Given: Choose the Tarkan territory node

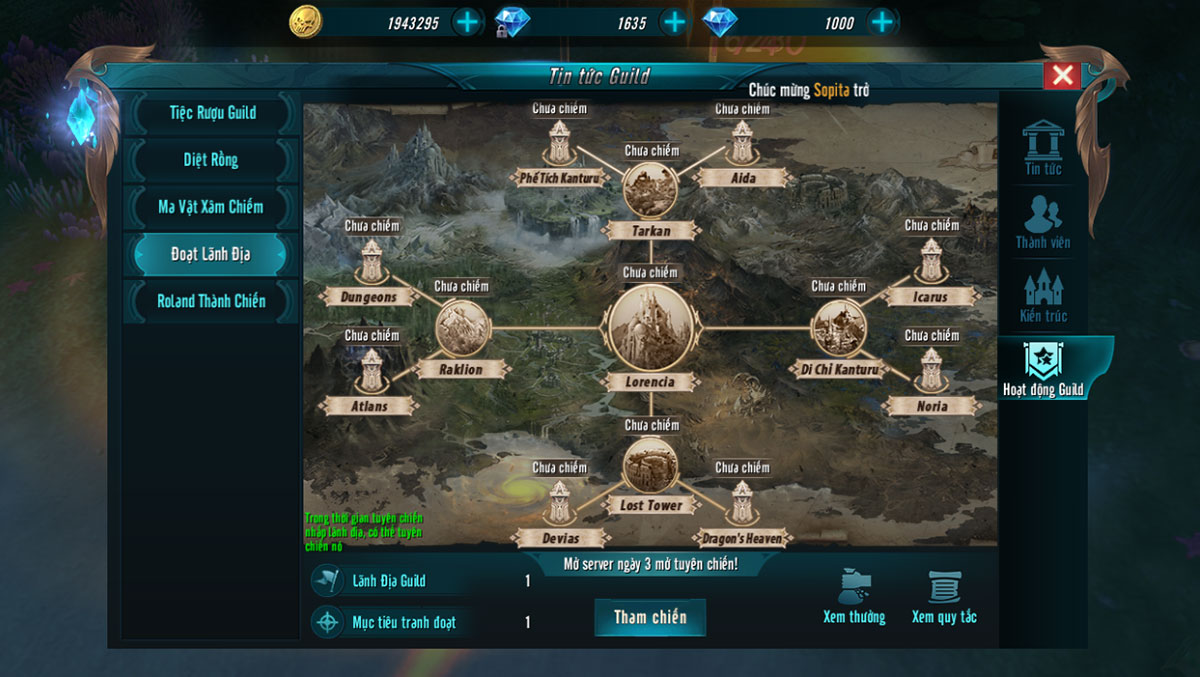Looking at the screenshot, I should (650, 190).
